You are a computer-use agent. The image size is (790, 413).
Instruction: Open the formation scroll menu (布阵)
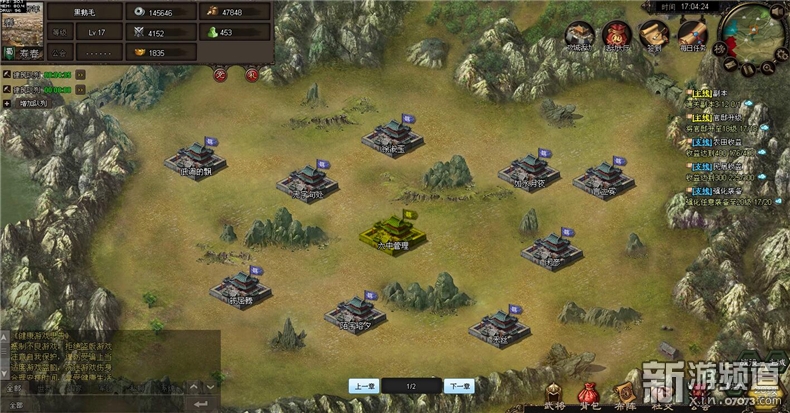627,395
